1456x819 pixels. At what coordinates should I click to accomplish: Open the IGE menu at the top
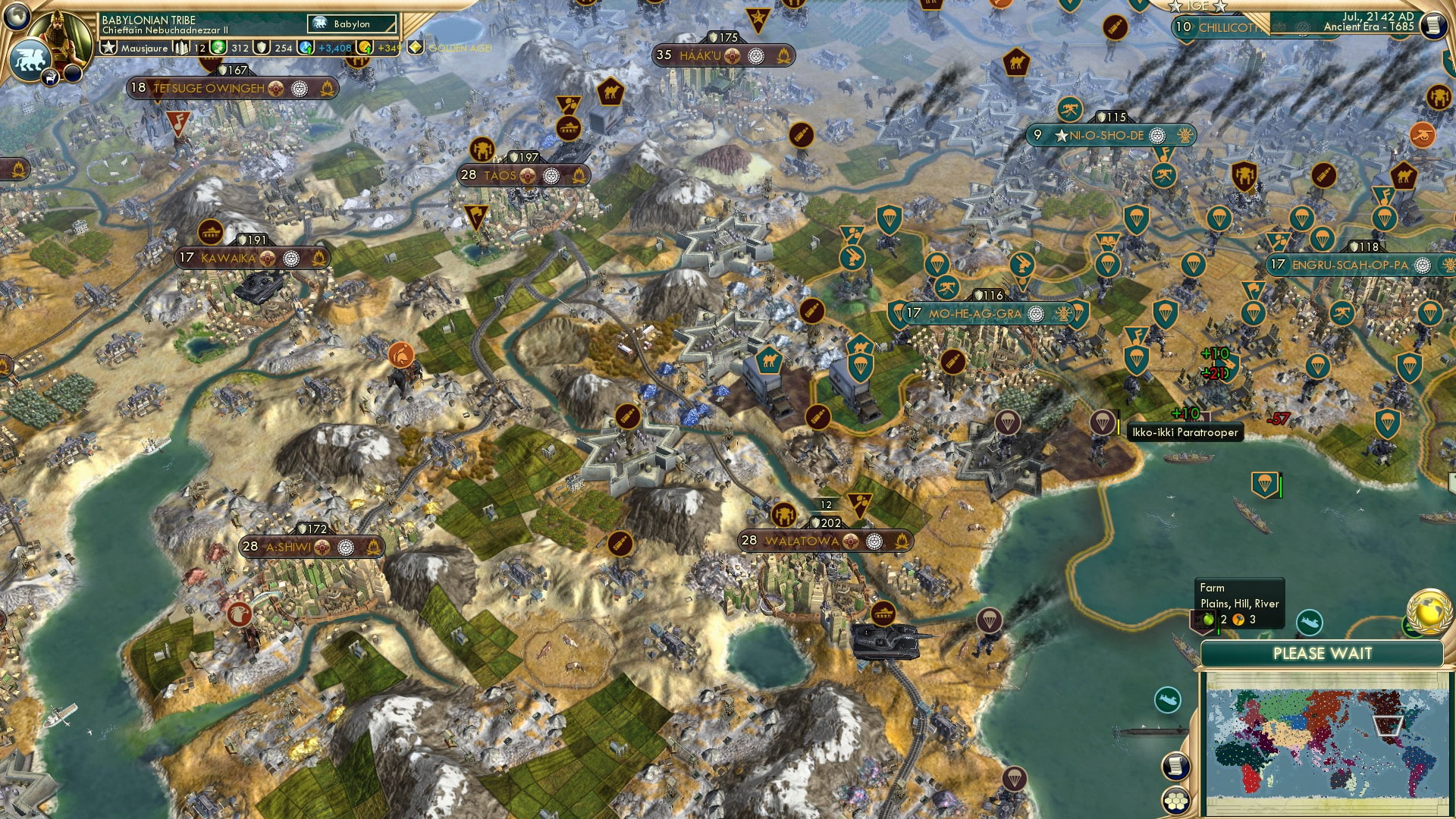[x=1197, y=6]
